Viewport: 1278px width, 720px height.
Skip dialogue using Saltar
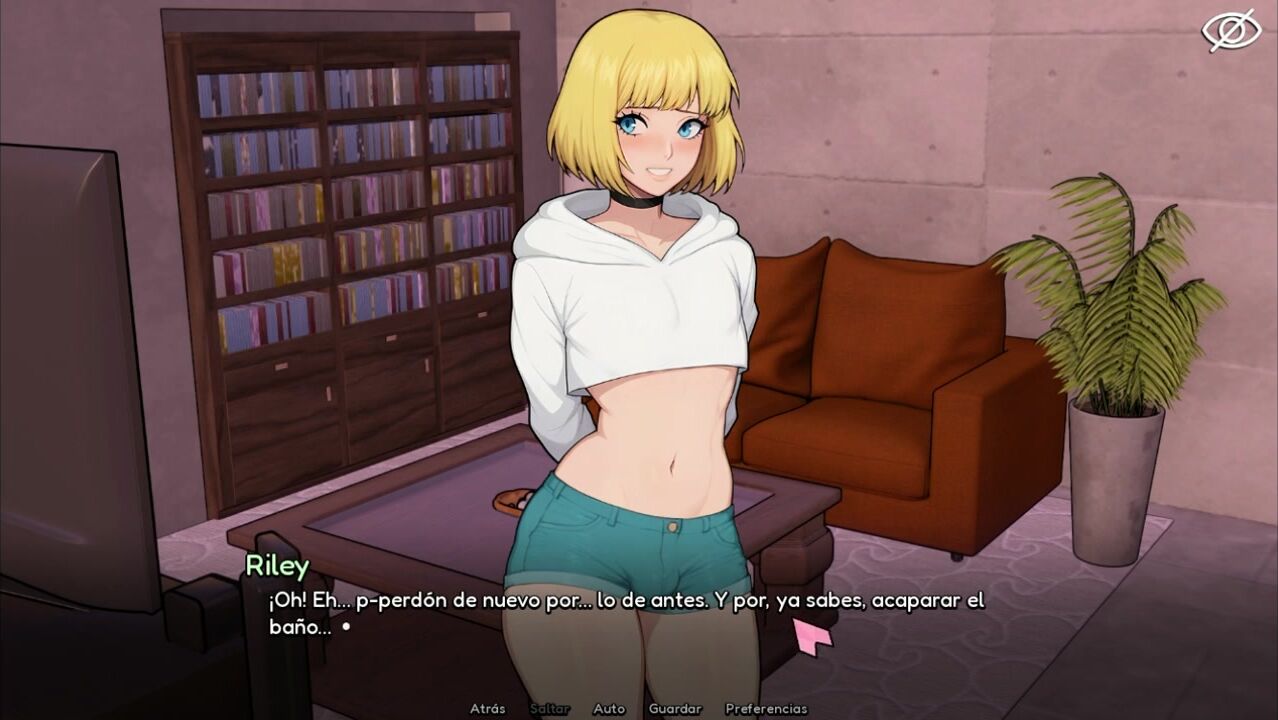tap(550, 708)
